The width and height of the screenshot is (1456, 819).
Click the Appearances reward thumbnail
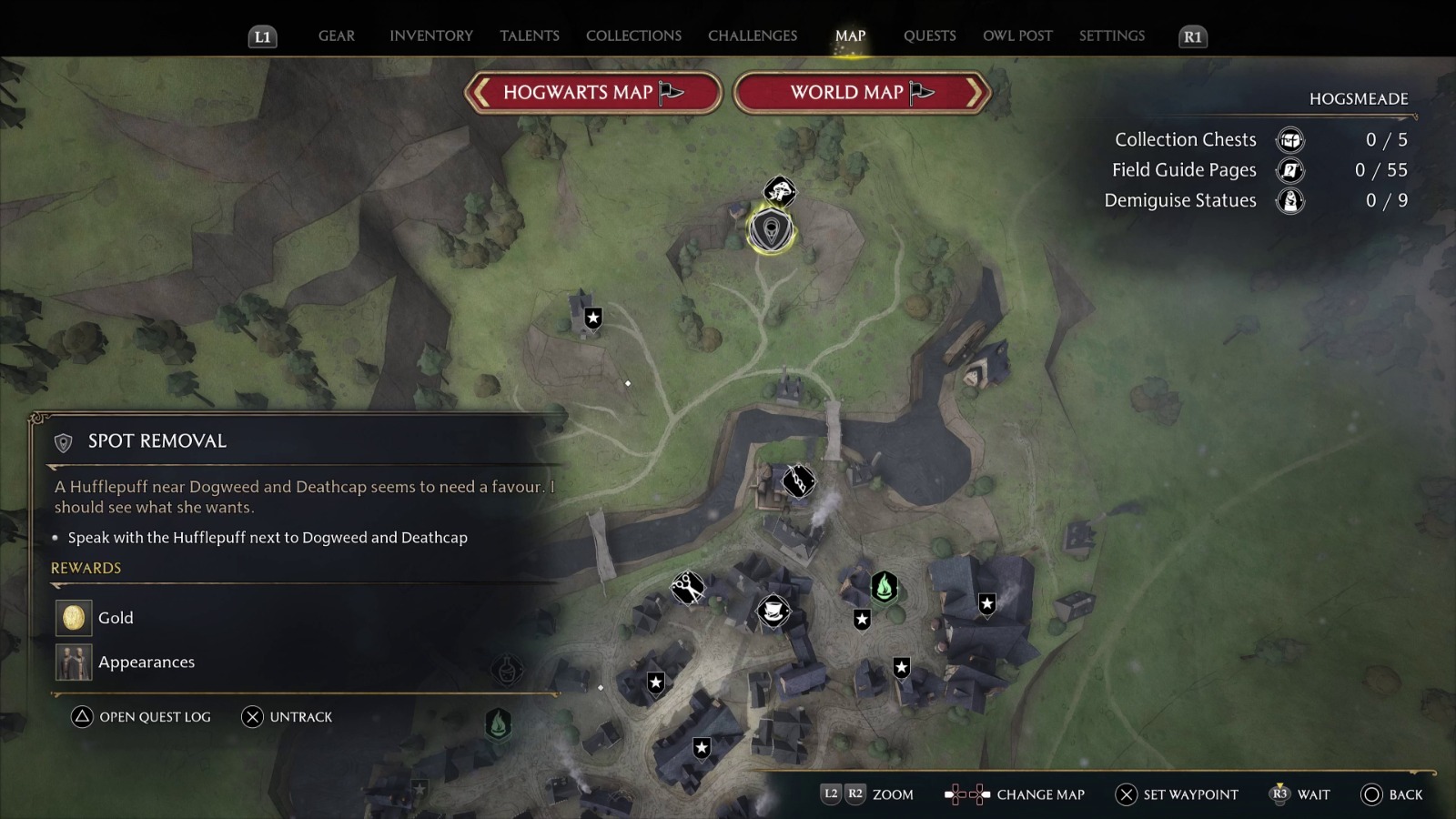click(x=73, y=662)
